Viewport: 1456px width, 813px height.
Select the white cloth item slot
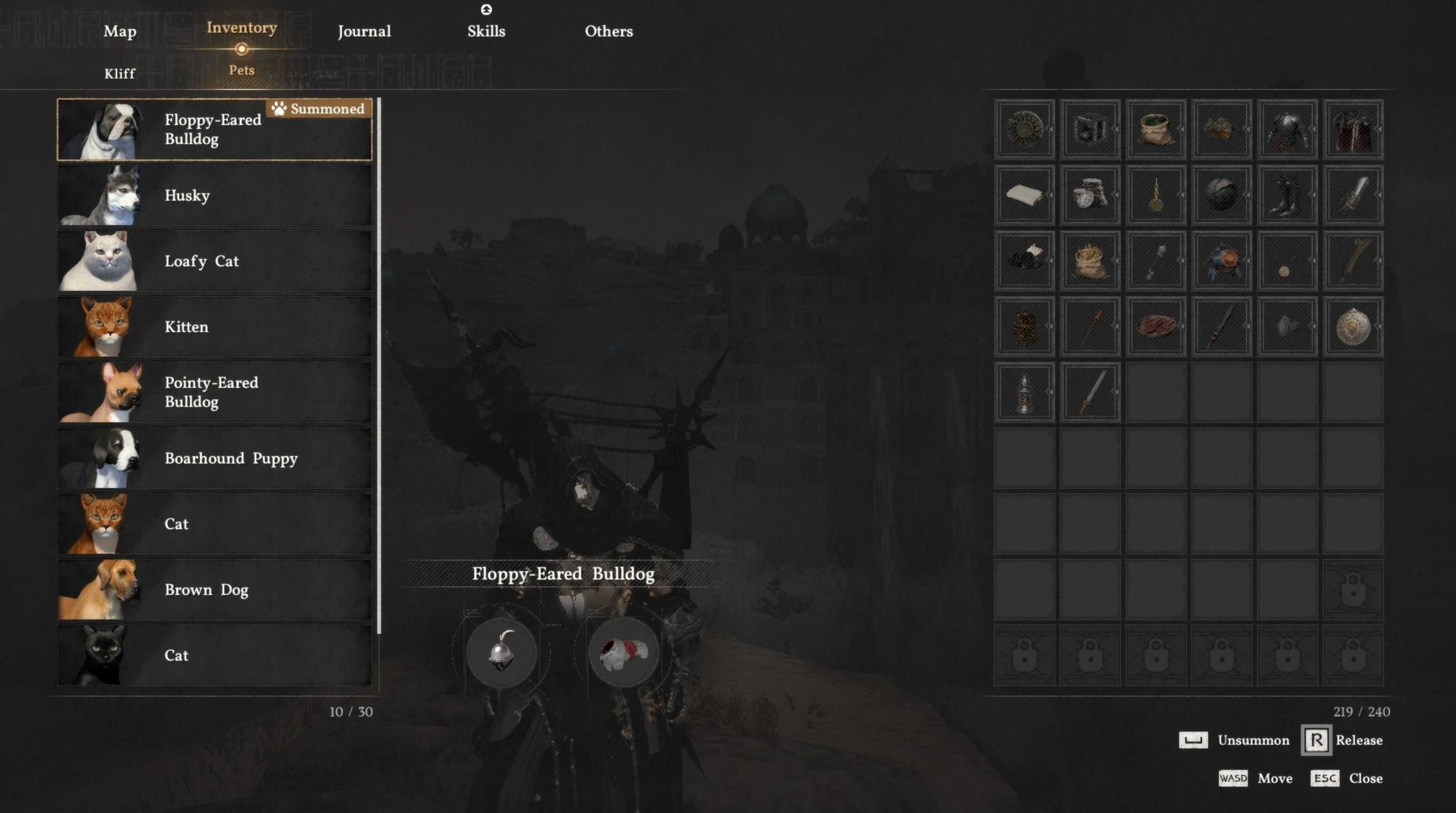coord(1024,195)
